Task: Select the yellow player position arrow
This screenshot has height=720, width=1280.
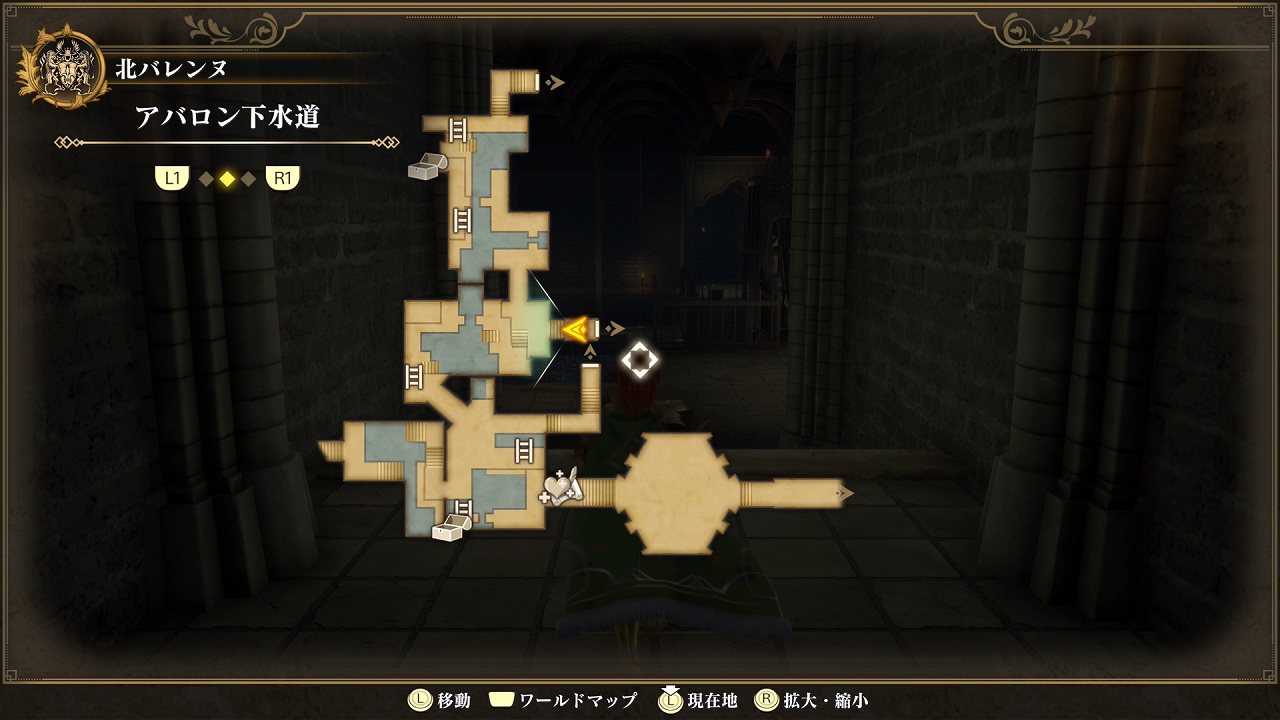Action: point(575,329)
